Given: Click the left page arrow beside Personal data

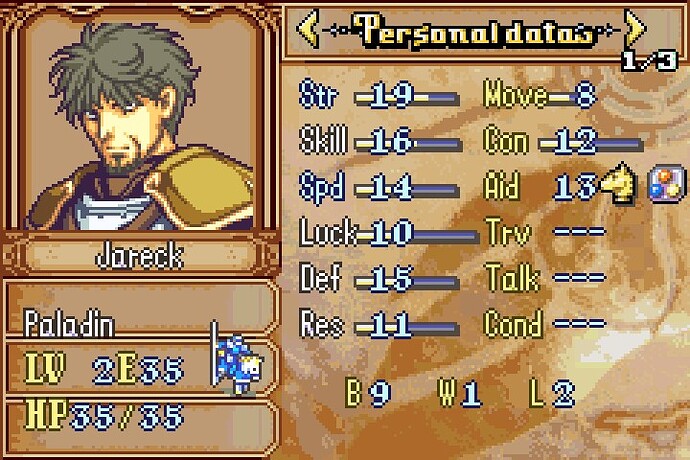Looking at the screenshot, I should [310, 32].
